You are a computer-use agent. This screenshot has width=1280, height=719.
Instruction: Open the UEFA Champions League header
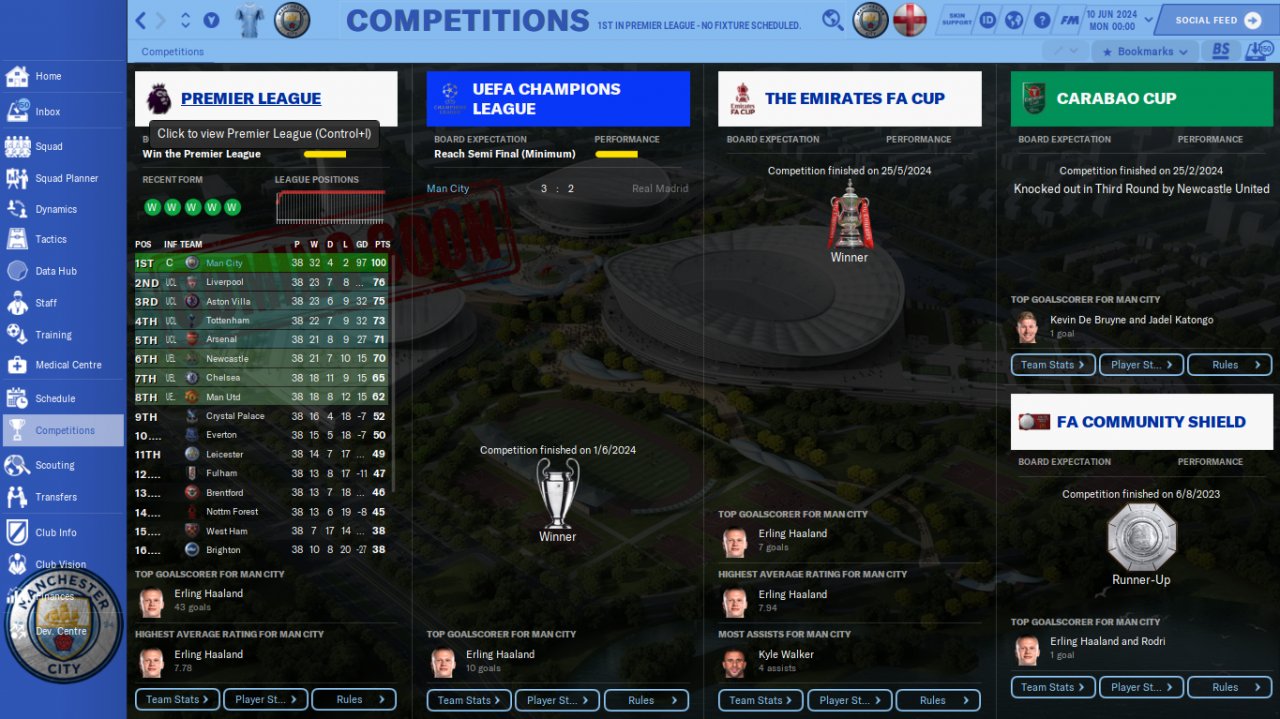coord(557,98)
